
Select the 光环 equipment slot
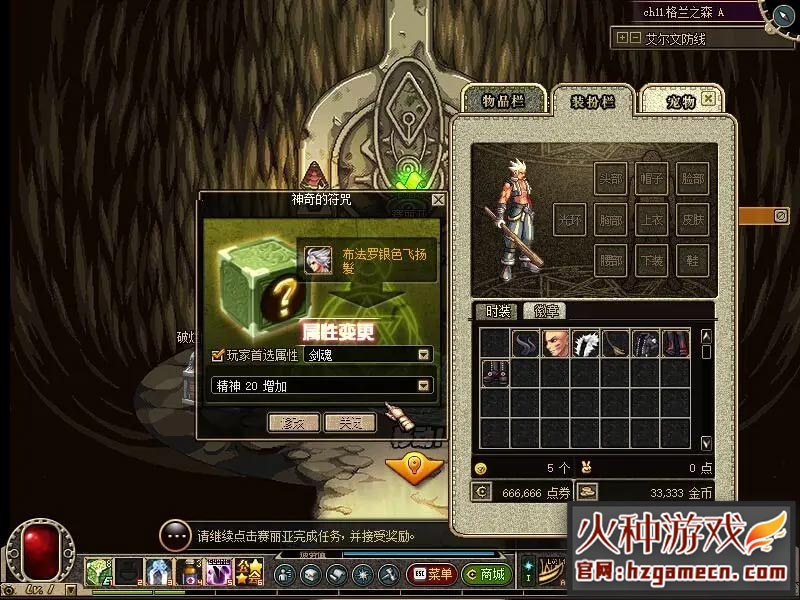(x=569, y=218)
